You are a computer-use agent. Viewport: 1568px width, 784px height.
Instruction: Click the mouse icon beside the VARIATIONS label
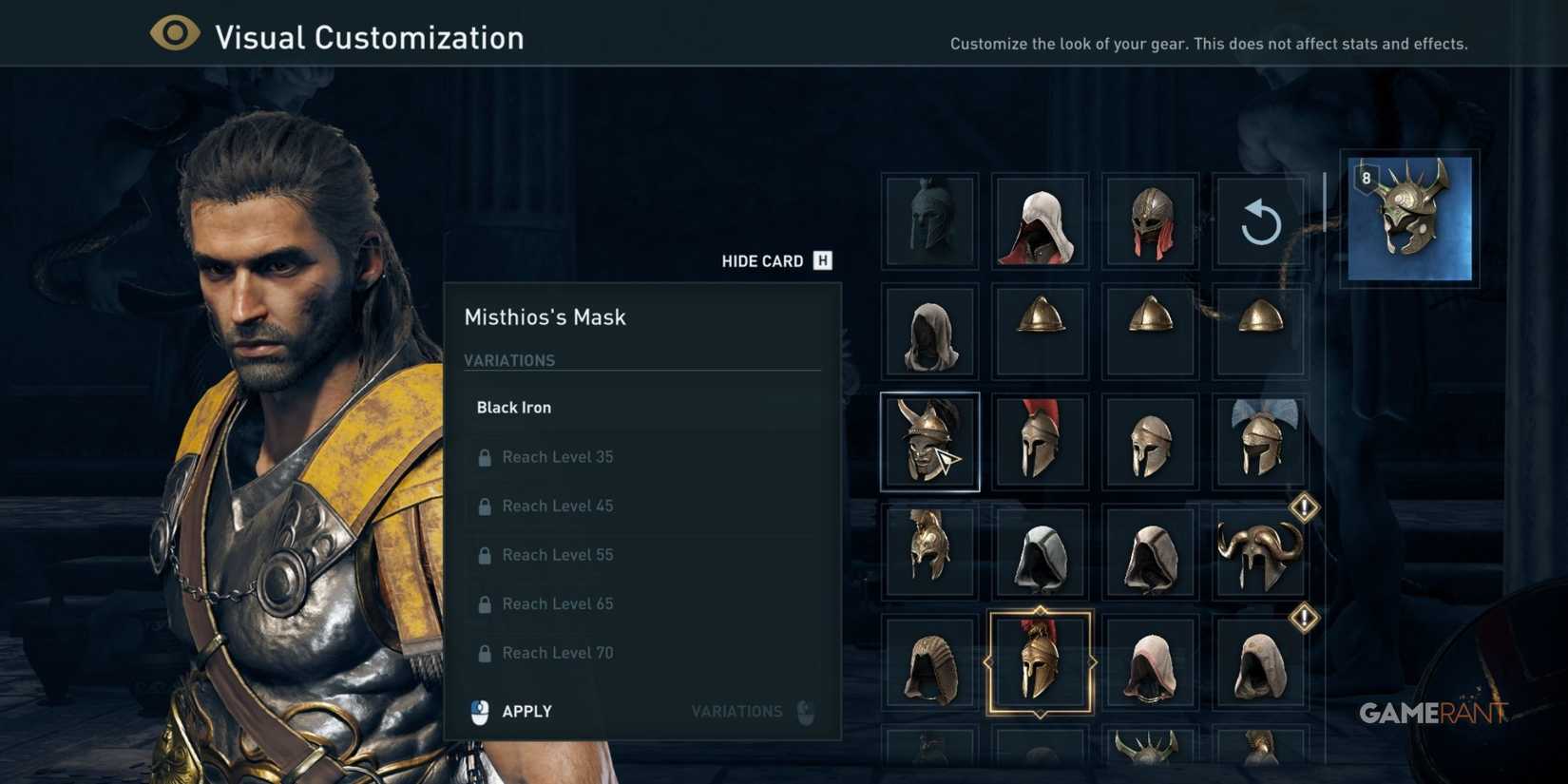(x=803, y=711)
